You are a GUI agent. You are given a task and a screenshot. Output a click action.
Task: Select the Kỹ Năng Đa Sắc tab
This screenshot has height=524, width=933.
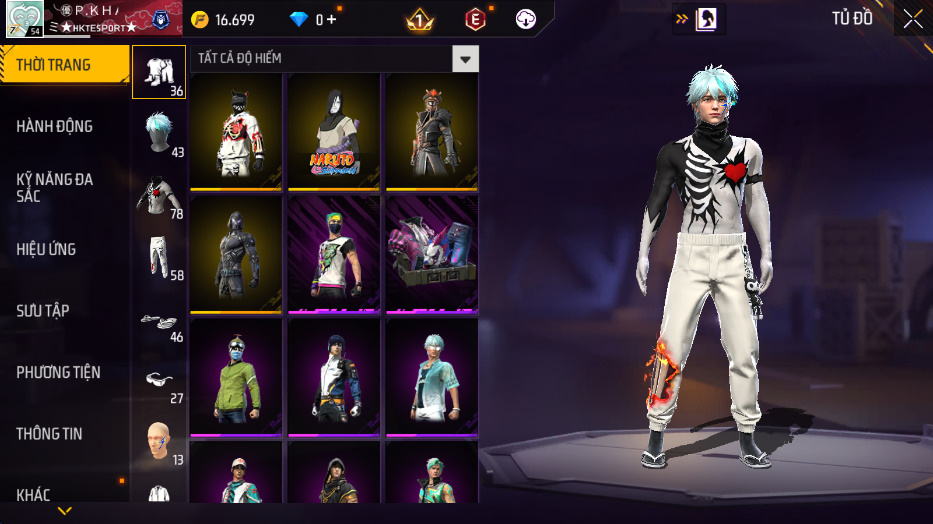55,187
